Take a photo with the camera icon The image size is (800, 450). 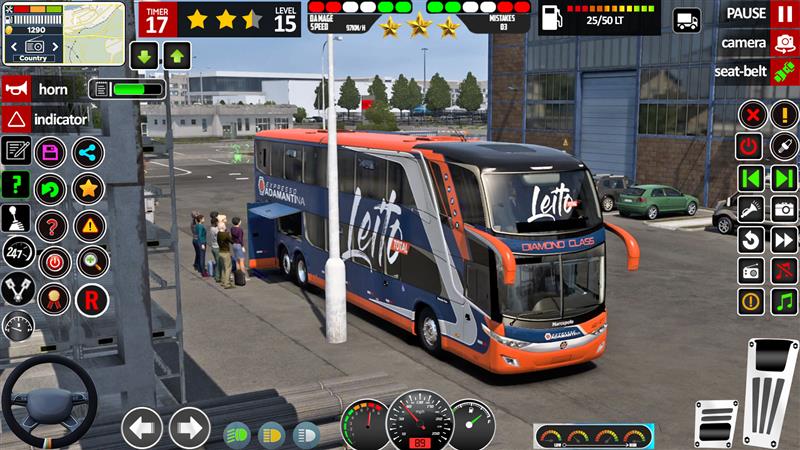pos(784,209)
